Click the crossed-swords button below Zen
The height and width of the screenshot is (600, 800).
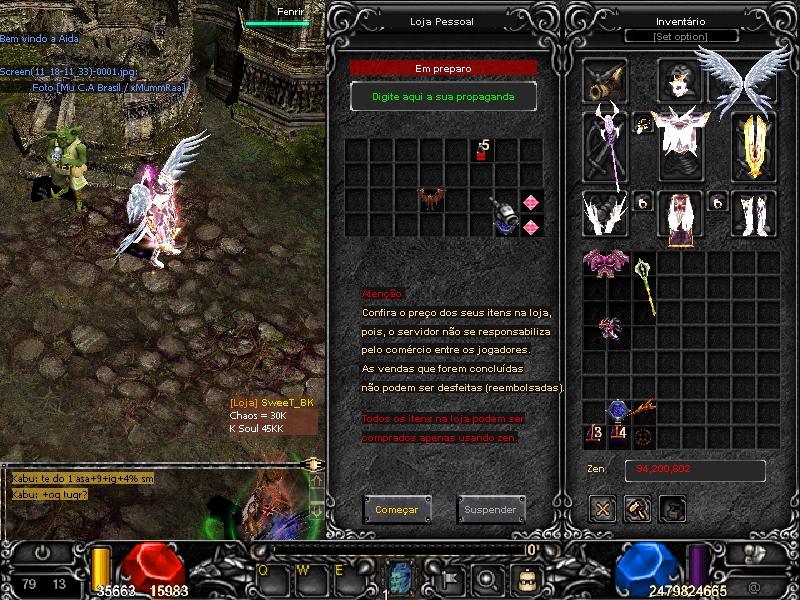click(x=602, y=509)
